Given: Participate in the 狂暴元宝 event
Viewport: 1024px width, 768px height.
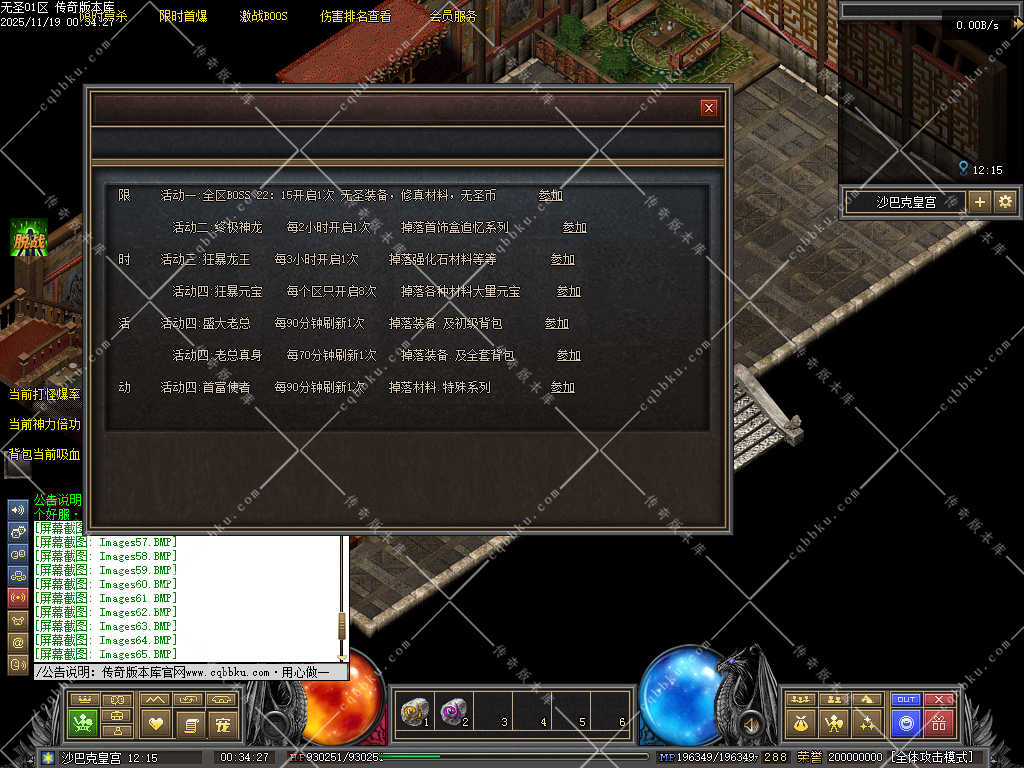Looking at the screenshot, I should coord(568,291).
